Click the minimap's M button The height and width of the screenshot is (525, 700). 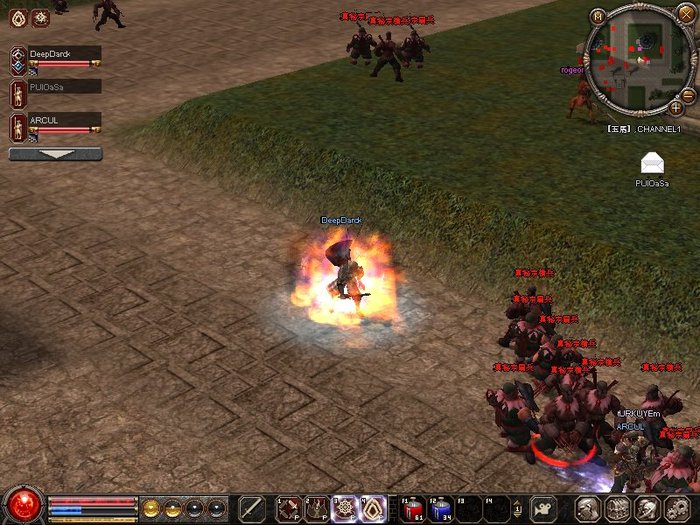click(x=598, y=16)
